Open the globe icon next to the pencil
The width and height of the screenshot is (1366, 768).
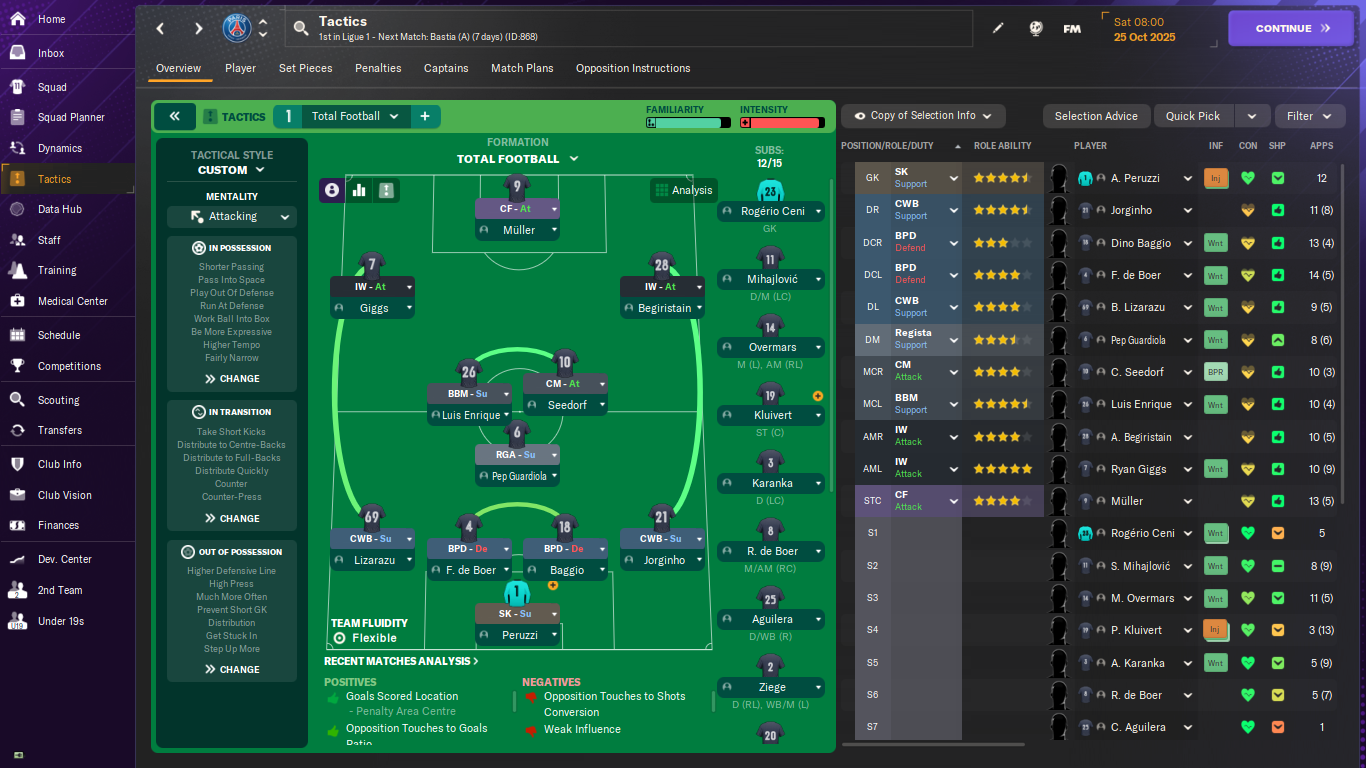[1035, 28]
